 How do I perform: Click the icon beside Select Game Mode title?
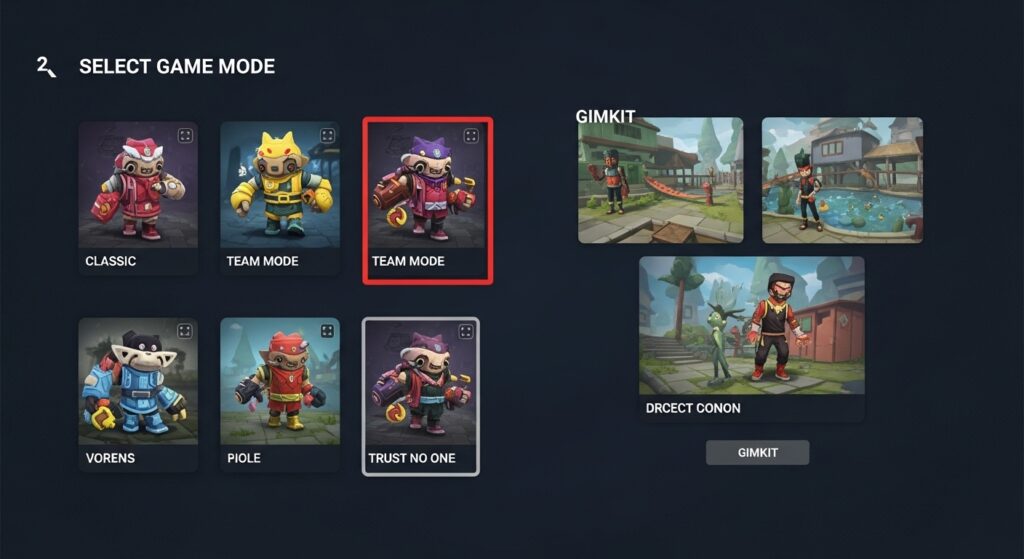46,67
